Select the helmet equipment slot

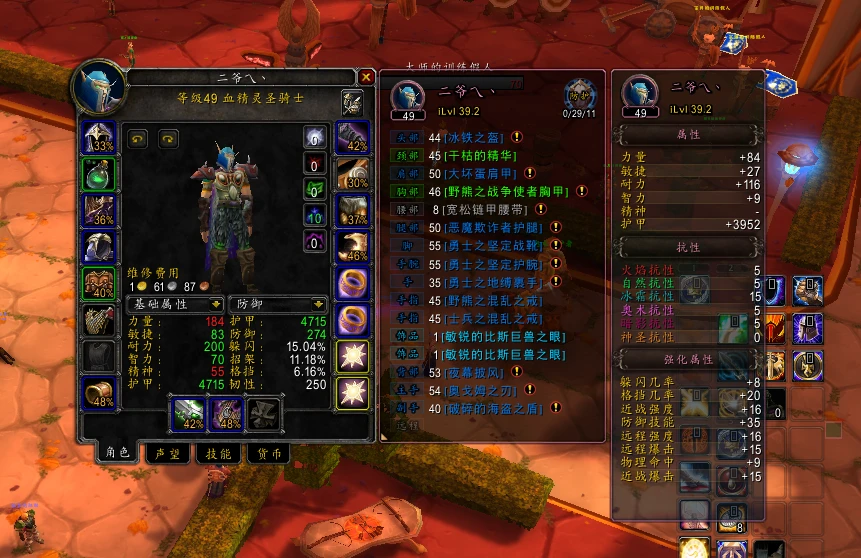(x=100, y=138)
